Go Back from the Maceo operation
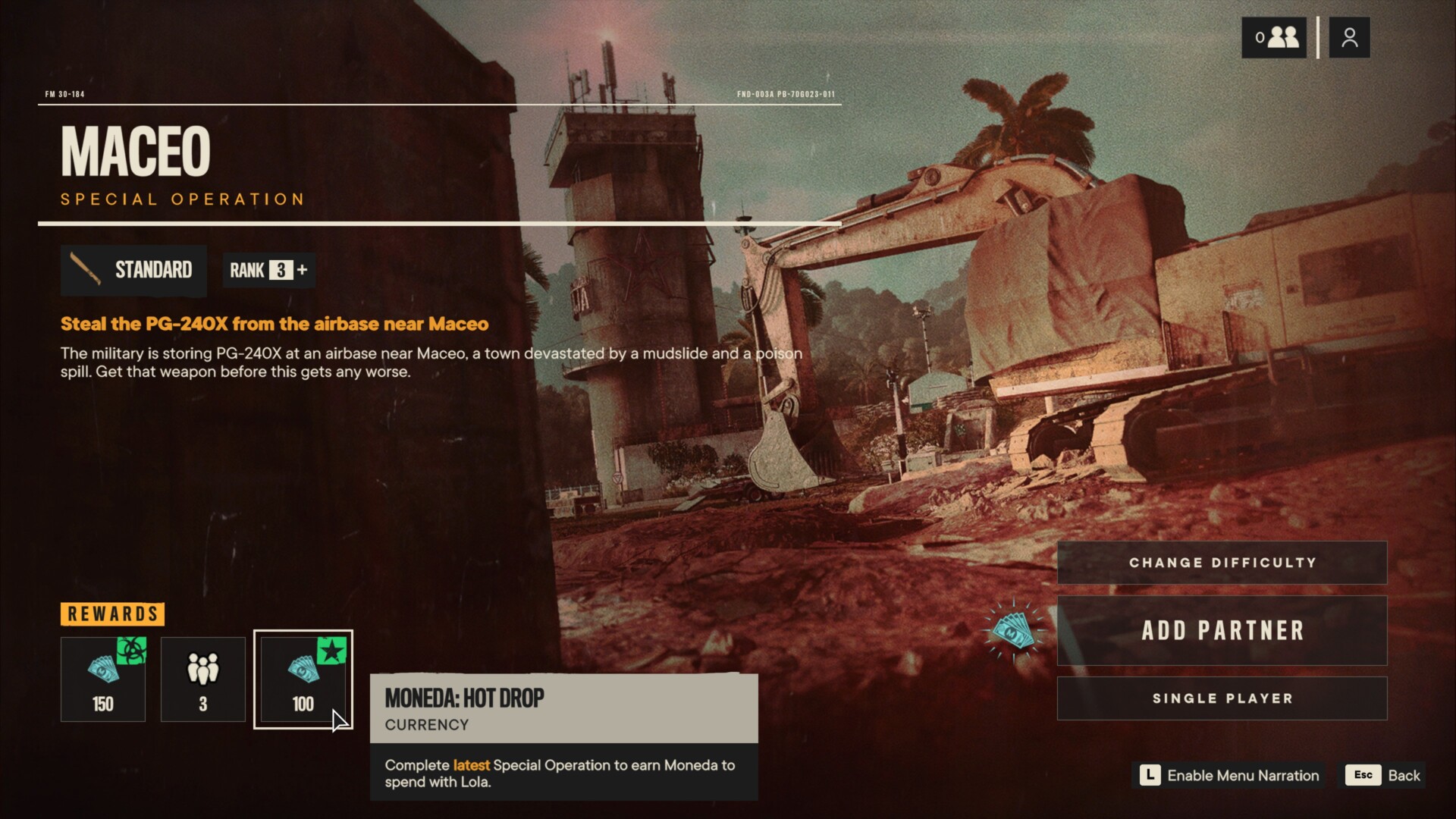Viewport: 1456px width, 819px height. (x=1385, y=775)
